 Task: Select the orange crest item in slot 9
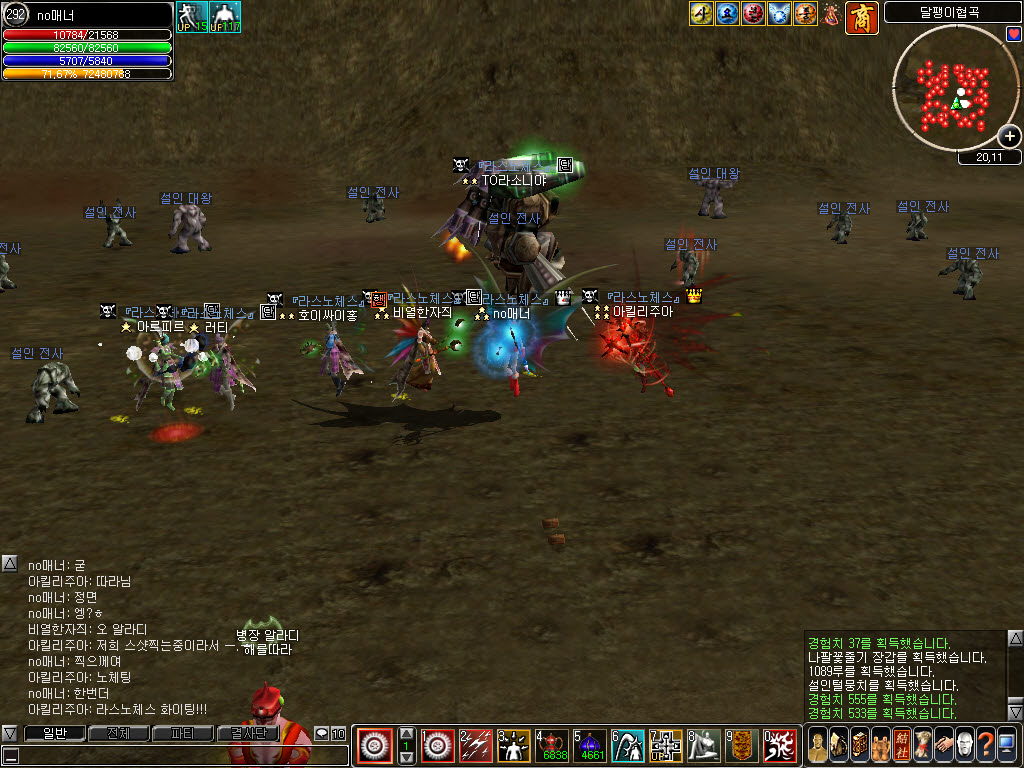click(742, 746)
